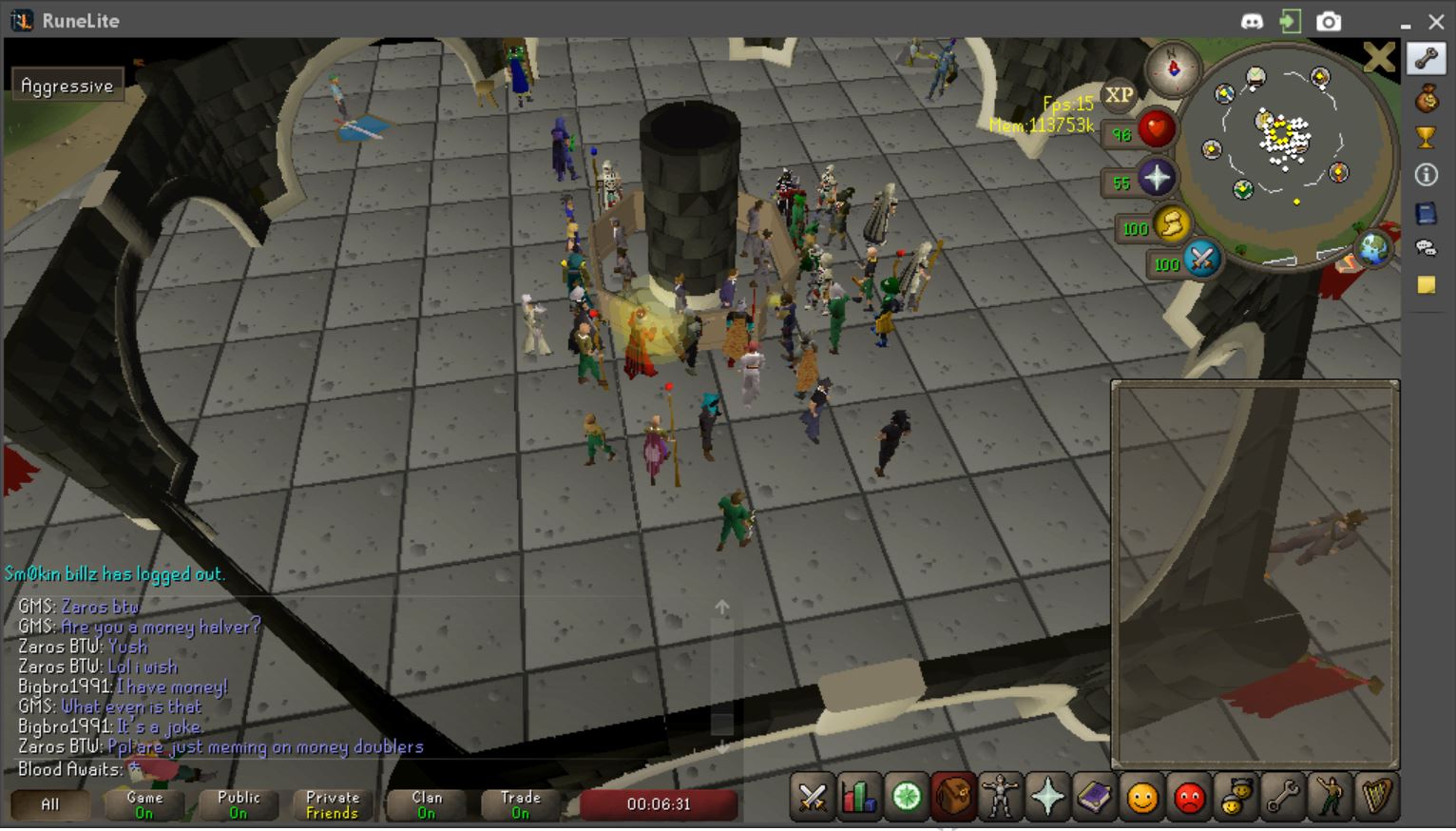This screenshot has width=1456, height=831.
Task: Toggle Public chat off
Action: 238,804
